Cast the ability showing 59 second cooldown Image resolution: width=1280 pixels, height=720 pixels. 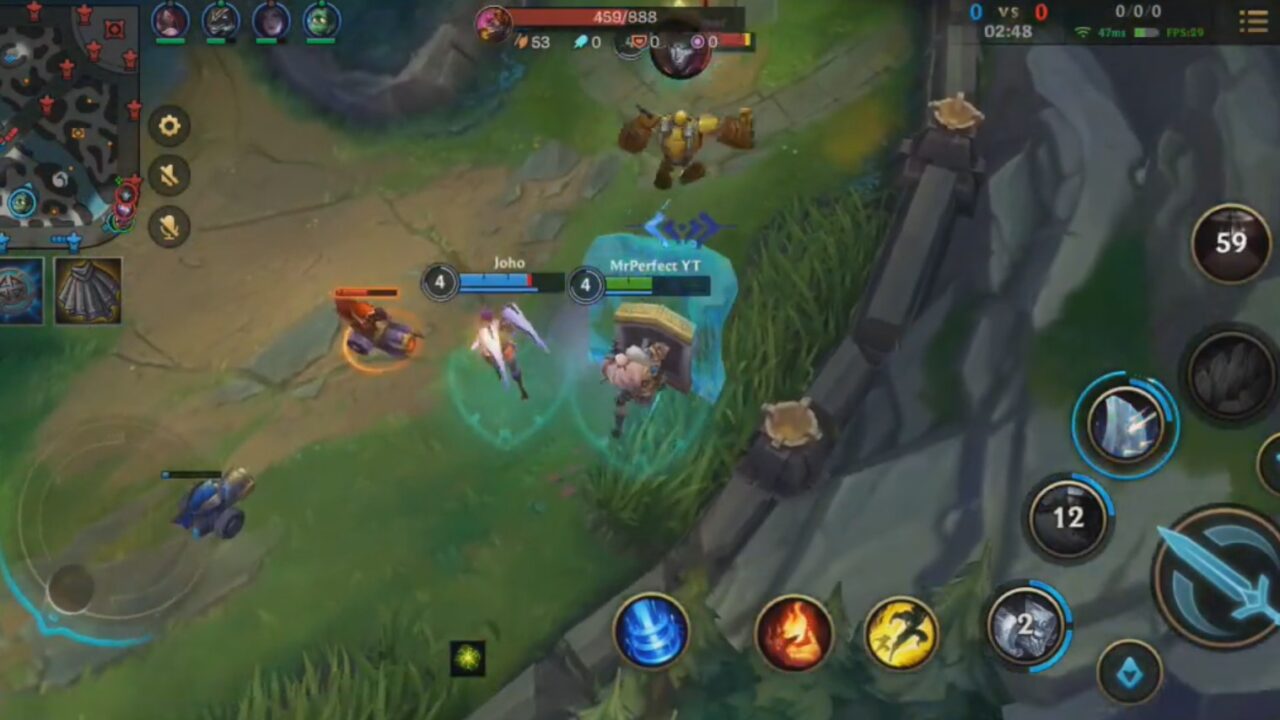1228,243
